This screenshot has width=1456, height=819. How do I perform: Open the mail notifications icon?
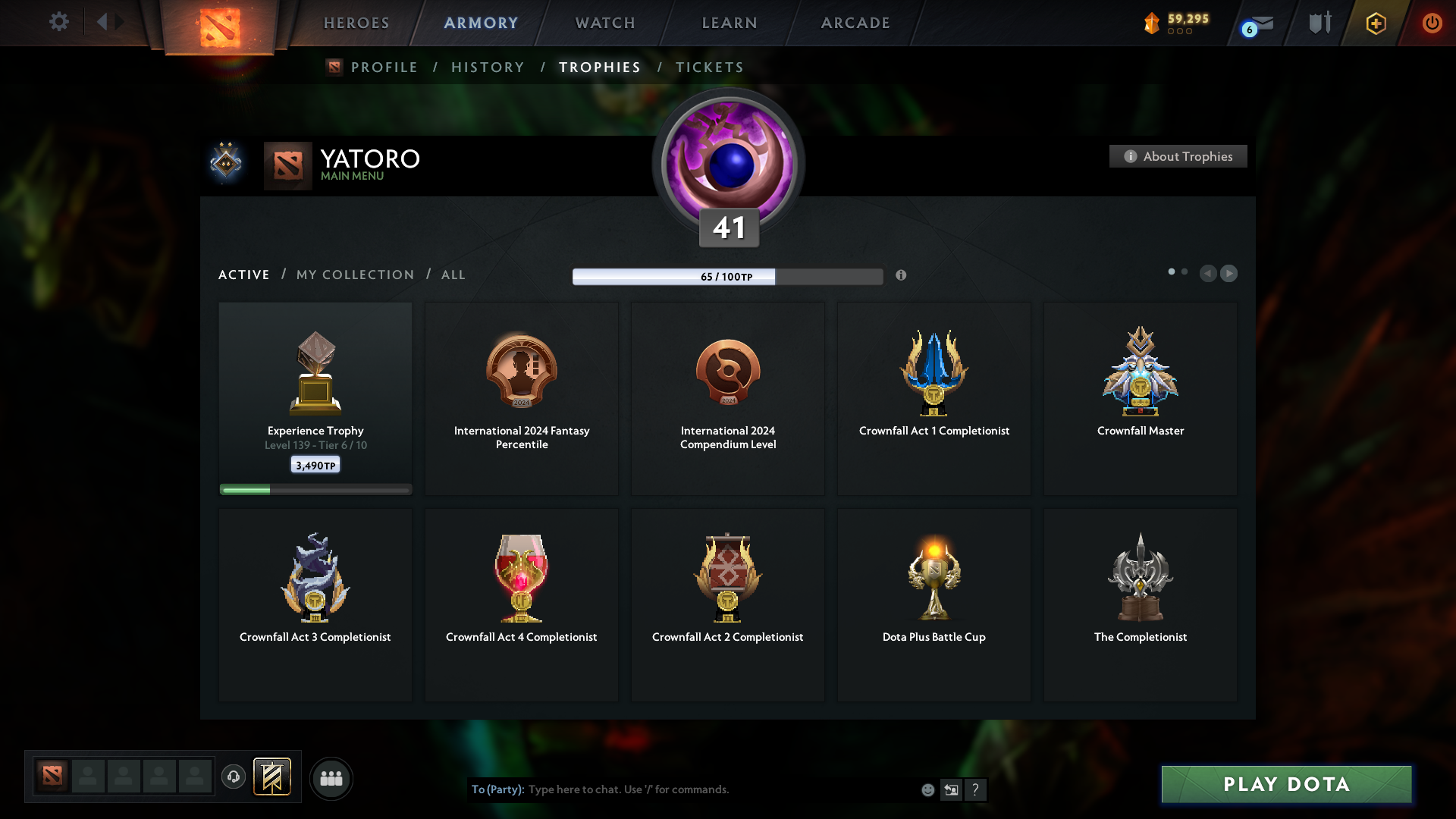1260,24
